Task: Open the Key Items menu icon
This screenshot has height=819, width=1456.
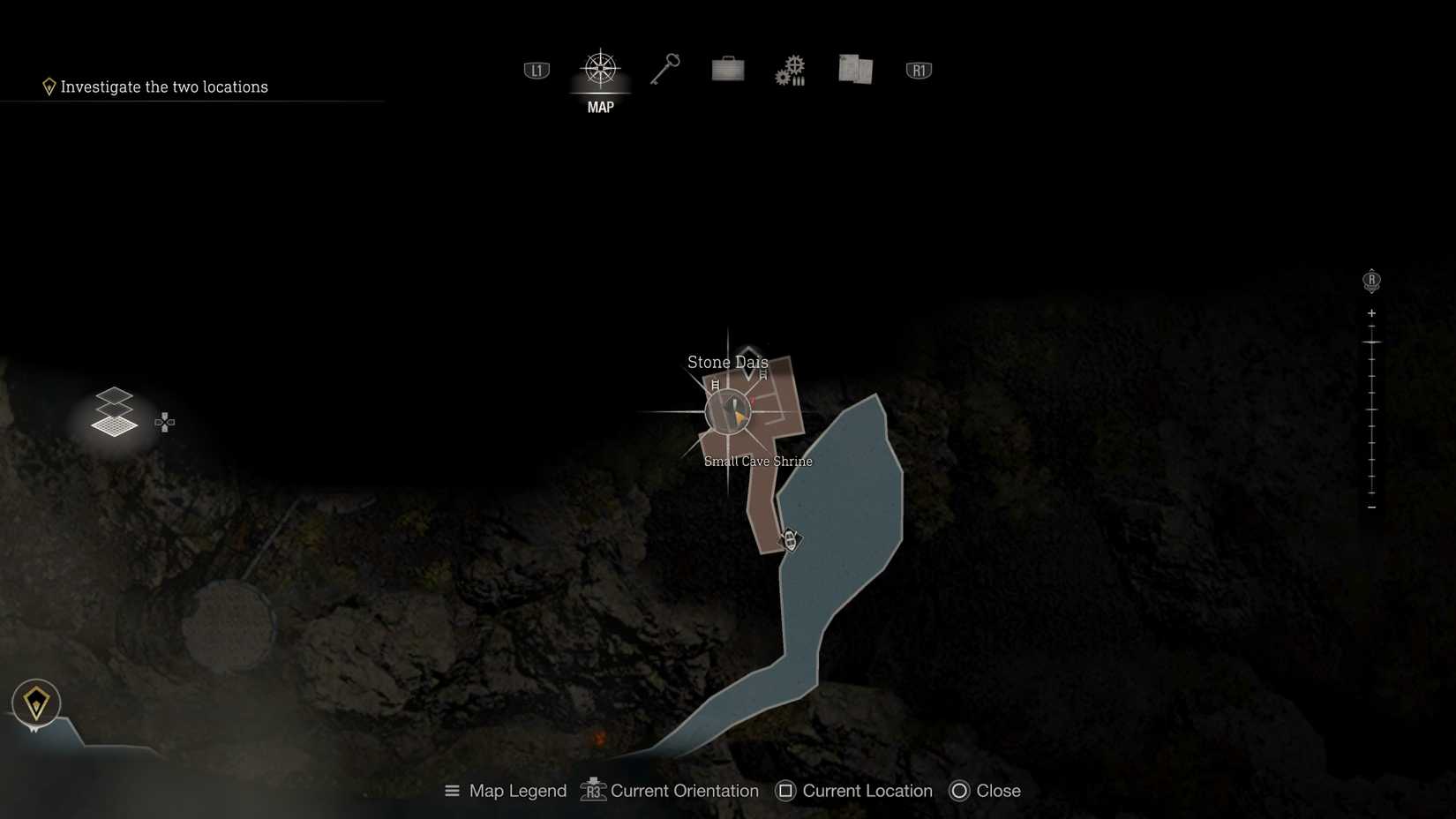Action: point(664,69)
